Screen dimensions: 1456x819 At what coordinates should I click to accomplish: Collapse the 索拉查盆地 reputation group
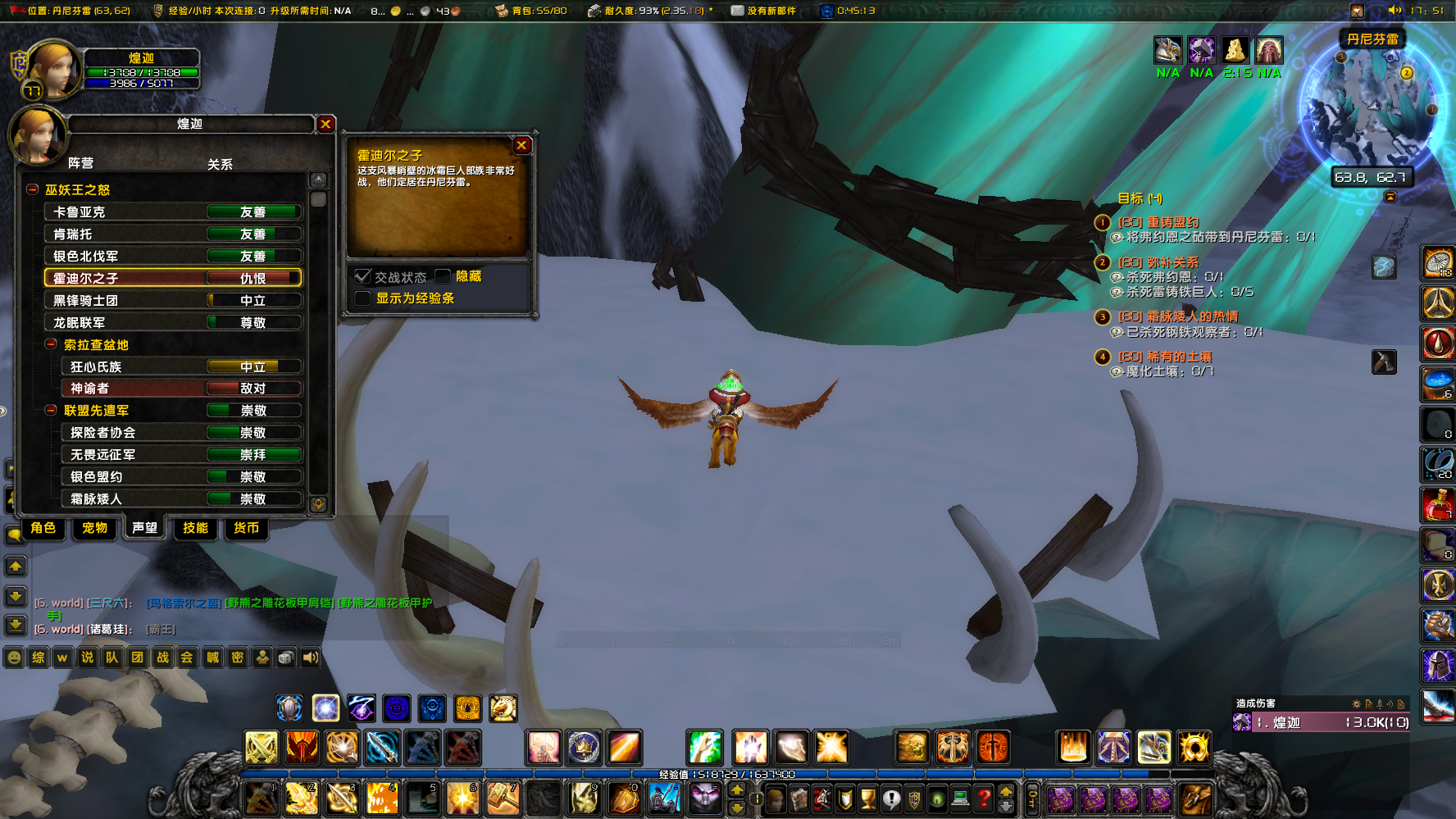coord(50,344)
